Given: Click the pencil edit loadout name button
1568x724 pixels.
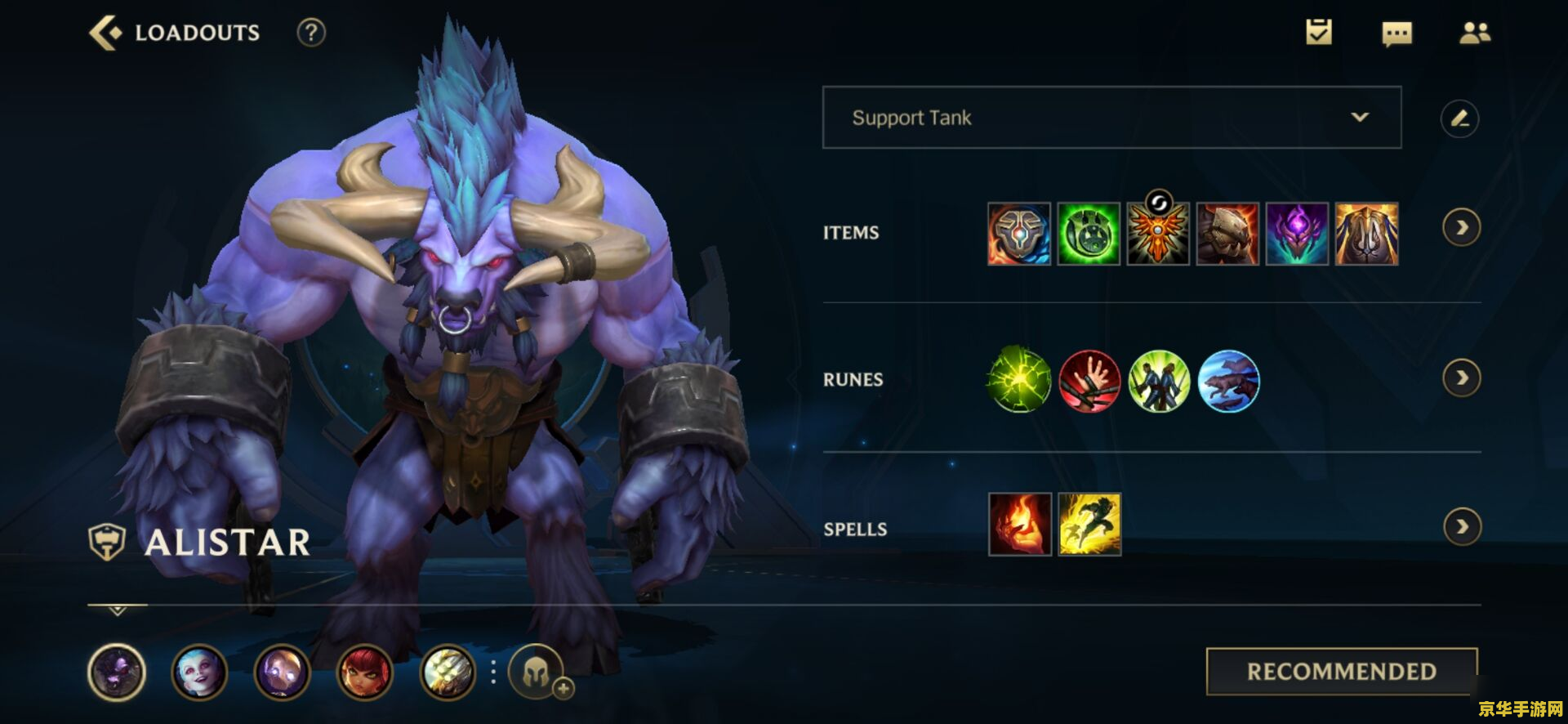Looking at the screenshot, I should point(1459,118).
